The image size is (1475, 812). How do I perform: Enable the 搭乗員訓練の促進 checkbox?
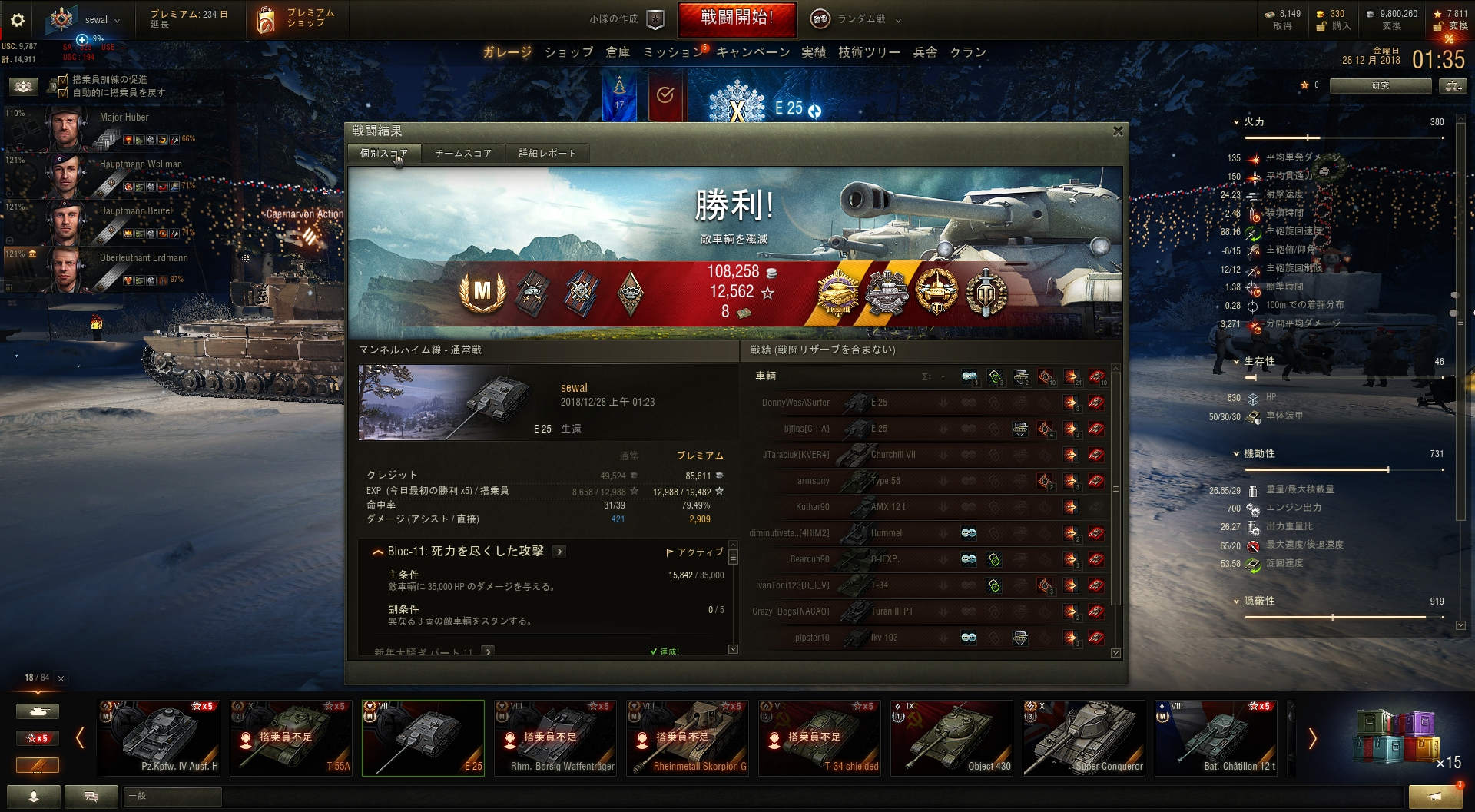coord(62,79)
